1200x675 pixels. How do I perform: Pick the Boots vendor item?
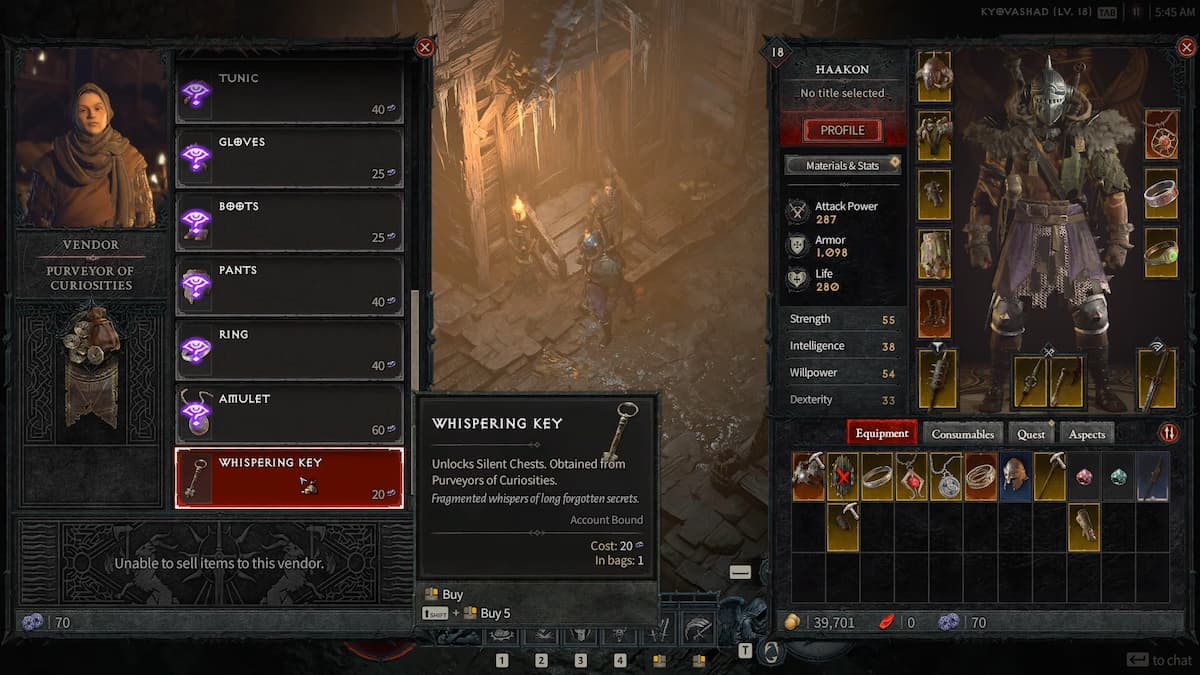click(289, 222)
